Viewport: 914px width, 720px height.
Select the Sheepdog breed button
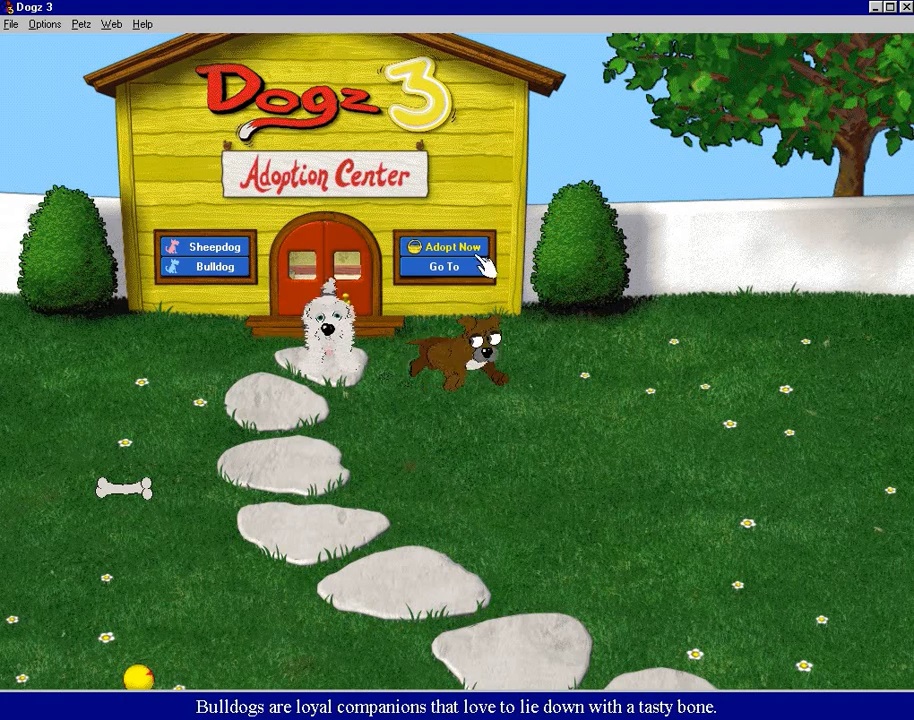pyautogui.click(x=206, y=247)
